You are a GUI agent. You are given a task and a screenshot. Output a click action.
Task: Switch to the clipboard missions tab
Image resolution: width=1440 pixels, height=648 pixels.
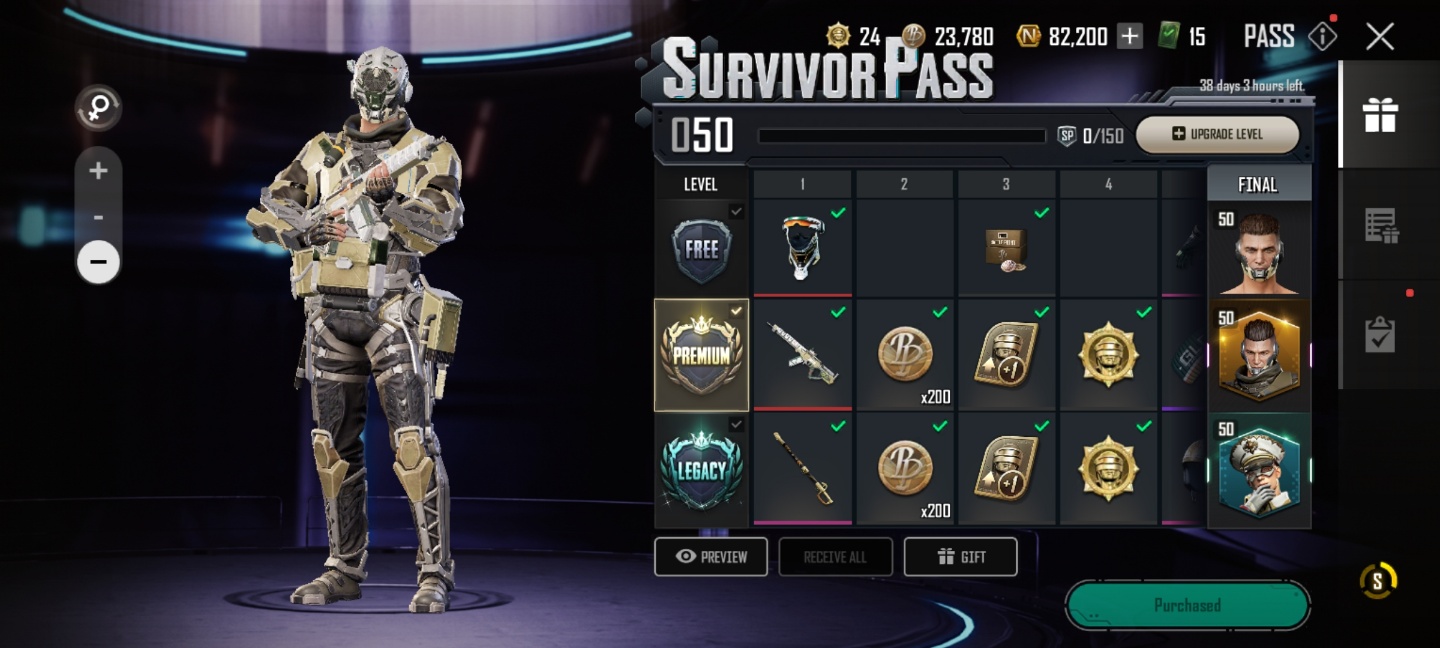click(x=1380, y=335)
